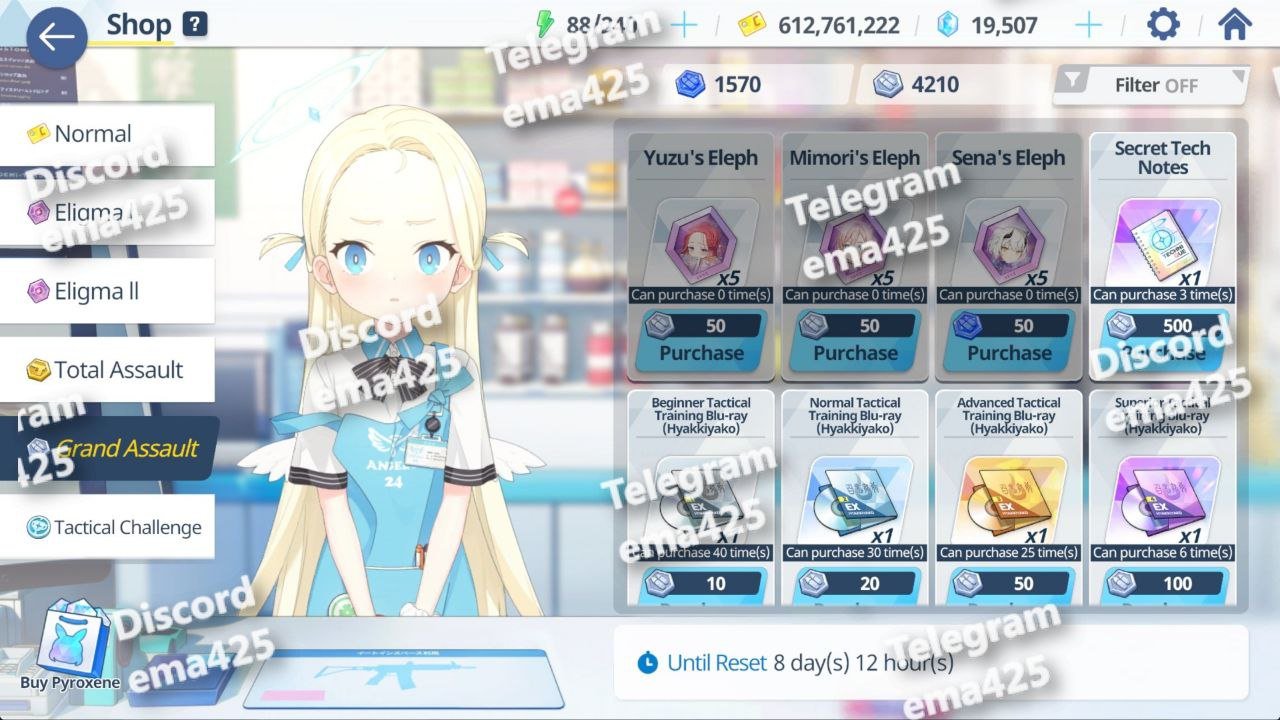The image size is (1280, 720).
Task: Purchase Sena's Eleph for 50
Action: pyautogui.click(x=1009, y=341)
